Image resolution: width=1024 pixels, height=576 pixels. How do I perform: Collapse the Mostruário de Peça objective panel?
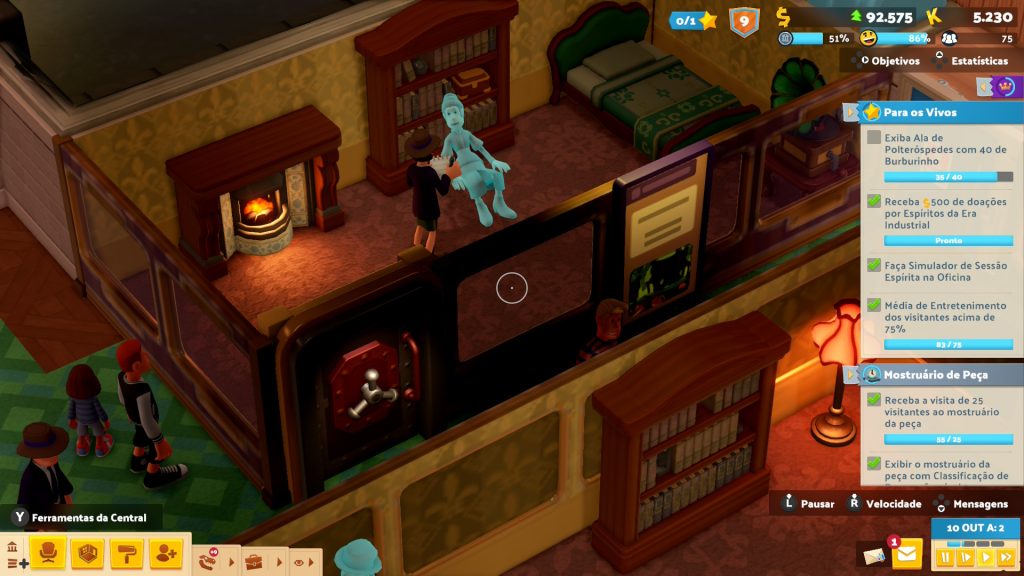850,374
